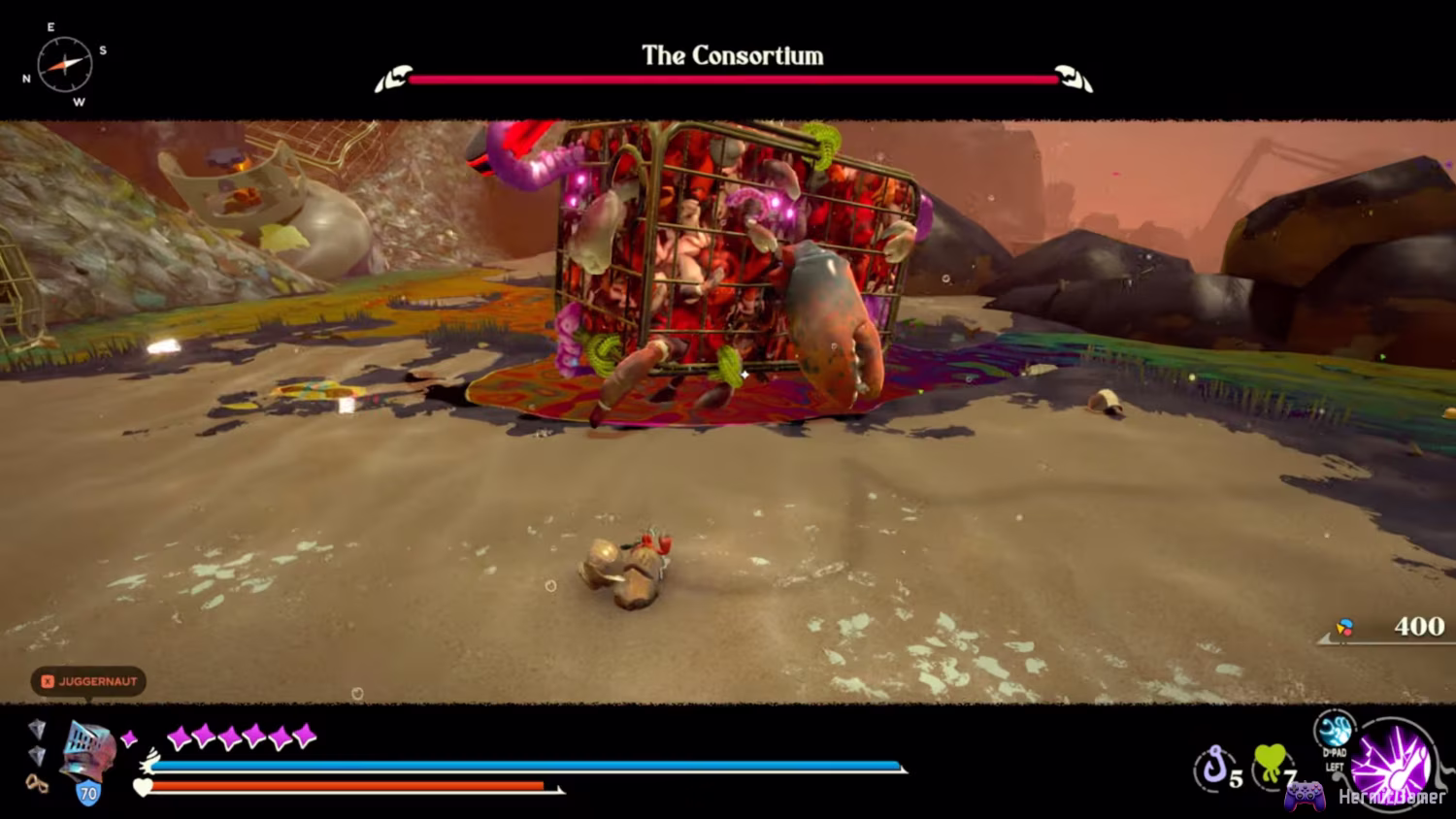Image resolution: width=1456 pixels, height=819 pixels.
Task: Click the D-PAD LEFT umami wave ability icon
Action: point(1335,731)
